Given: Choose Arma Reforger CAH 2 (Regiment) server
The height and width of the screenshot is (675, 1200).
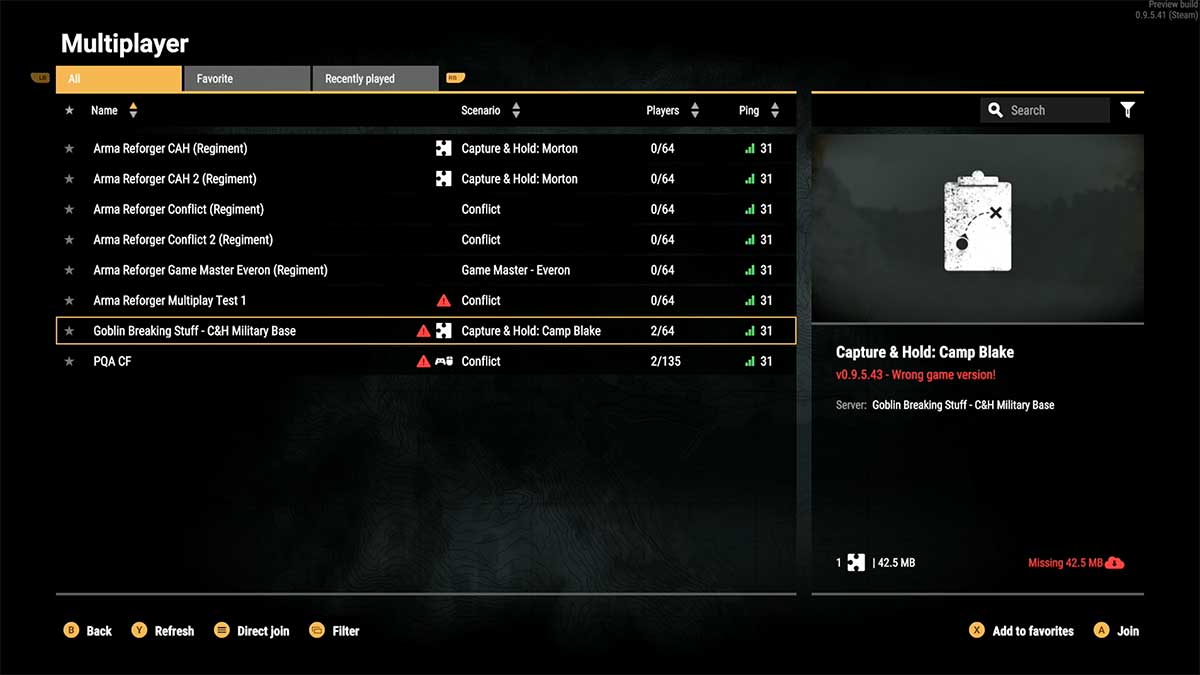Looking at the screenshot, I should point(175,179).
